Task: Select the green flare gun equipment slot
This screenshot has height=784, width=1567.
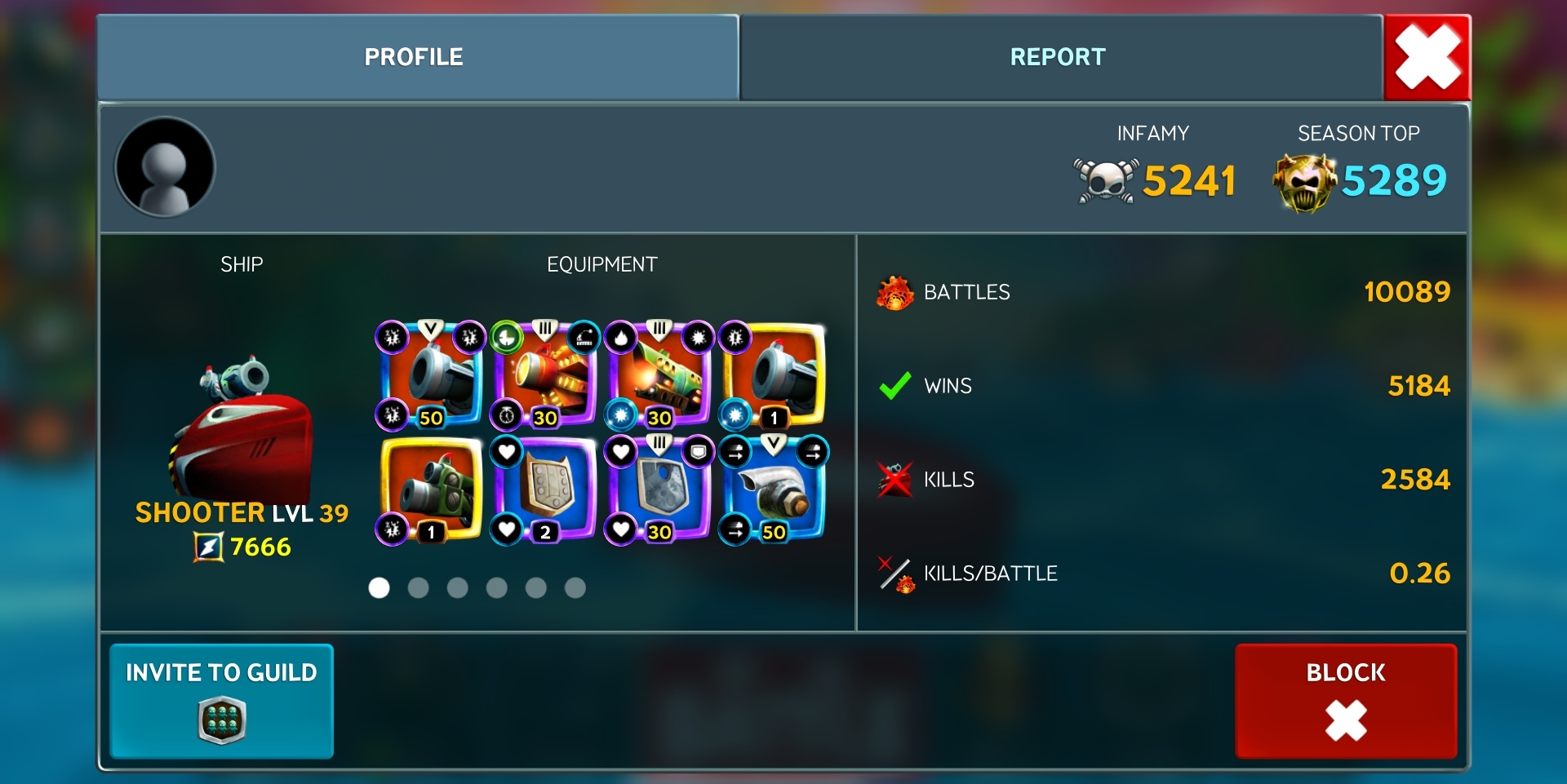Action: [659, 375]
